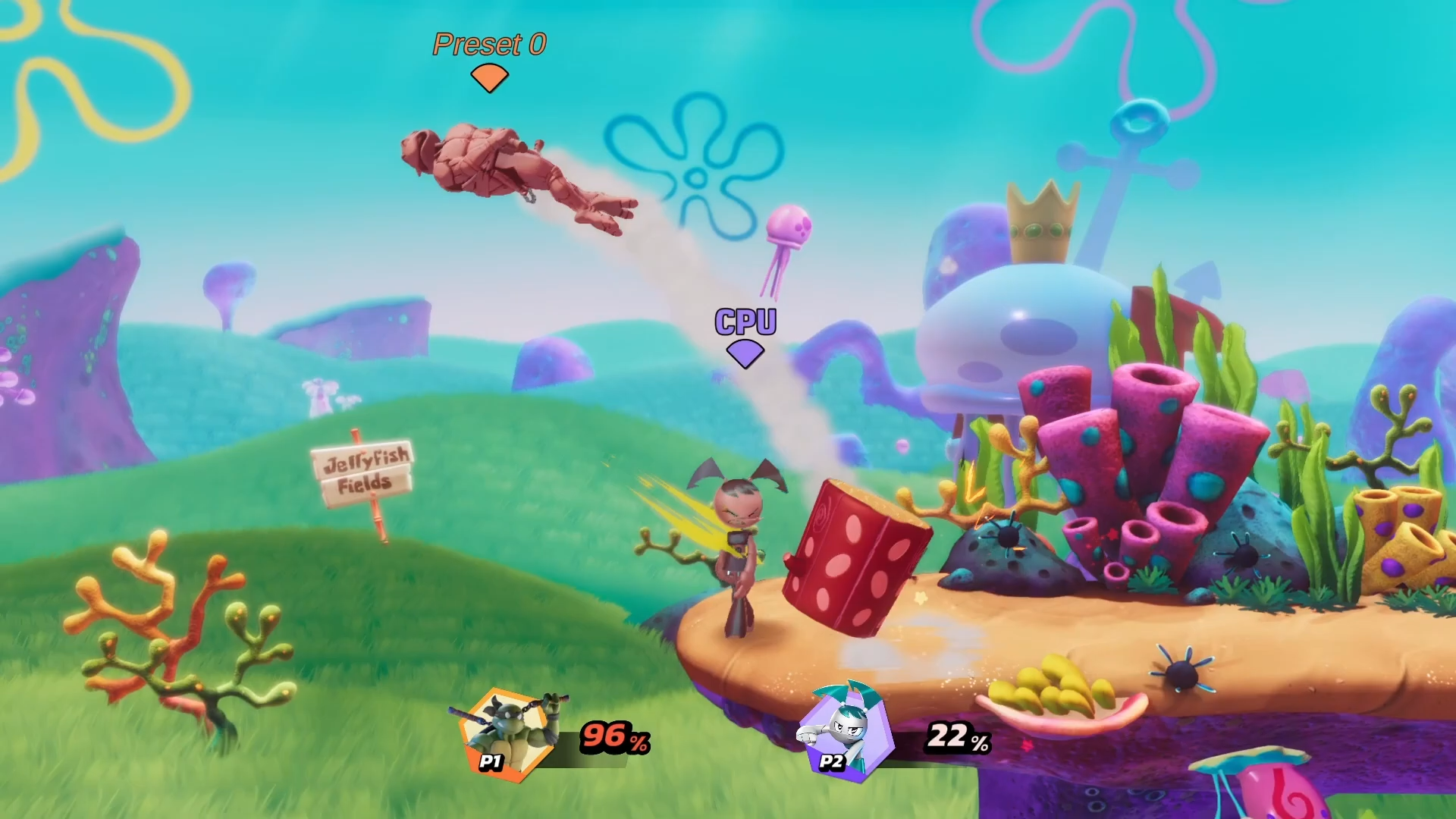Screen dimensions: 1456x819
Task: Expand the CPU label above the character
Action: tap(745, 322)
